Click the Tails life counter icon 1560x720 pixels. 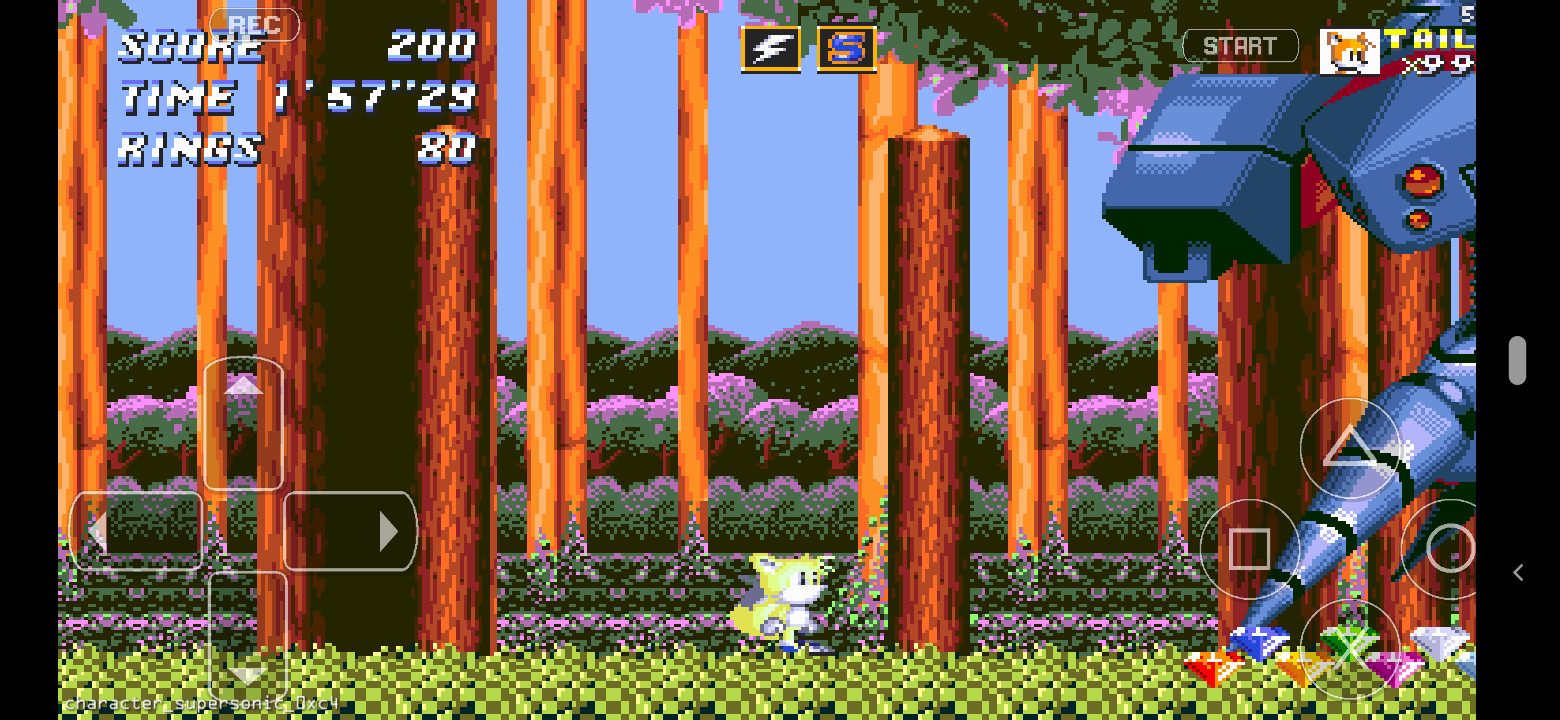[x=1349, y=49]
